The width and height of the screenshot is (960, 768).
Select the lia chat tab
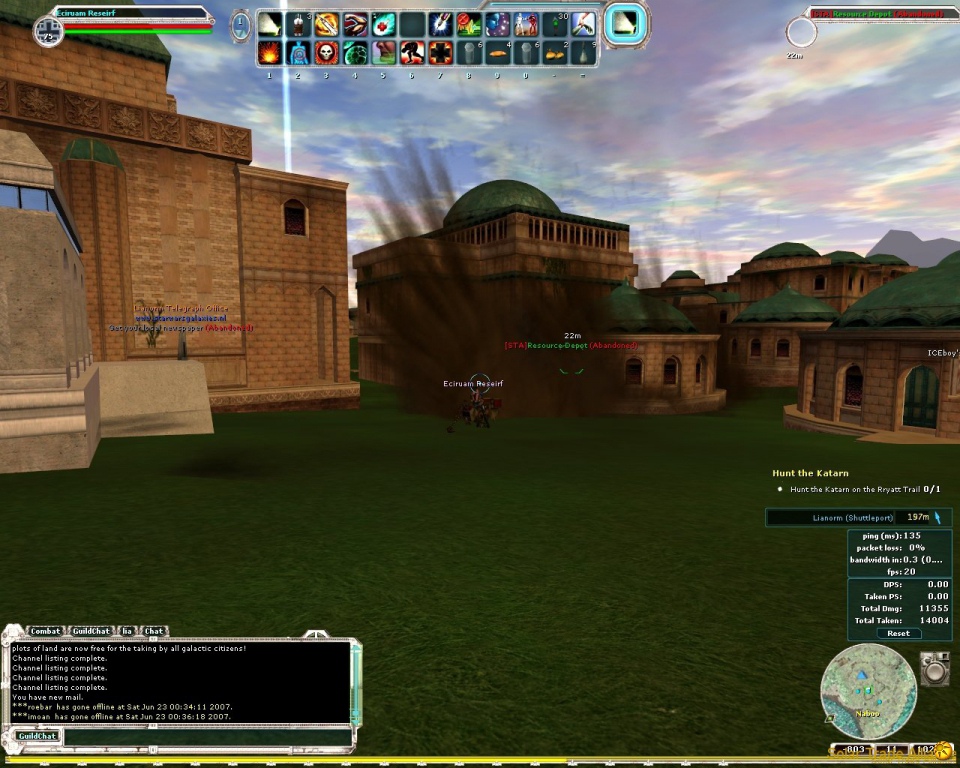pyautogui.click(x=127, y=631)
